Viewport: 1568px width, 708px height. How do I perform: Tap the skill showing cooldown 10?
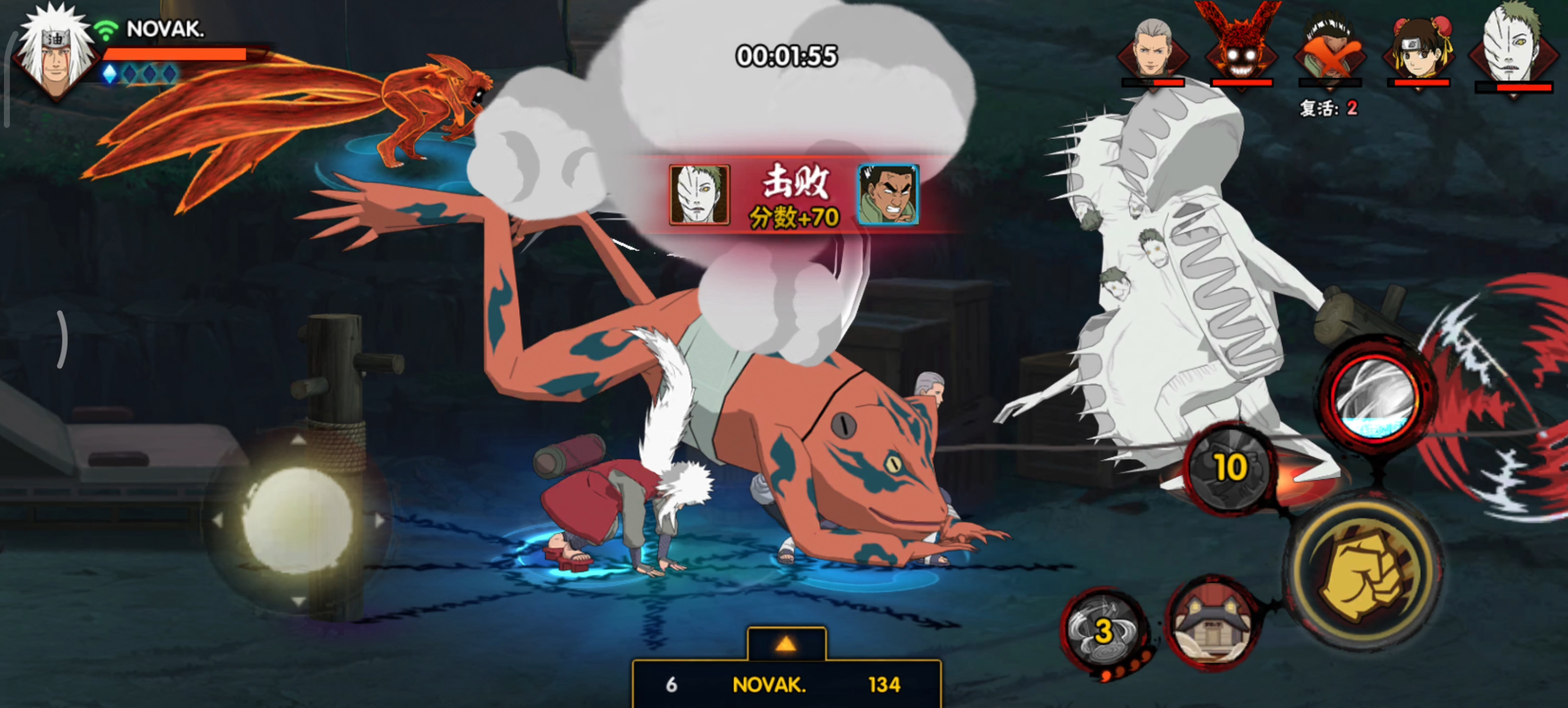pyautogui.click(x=1230, y=468)
